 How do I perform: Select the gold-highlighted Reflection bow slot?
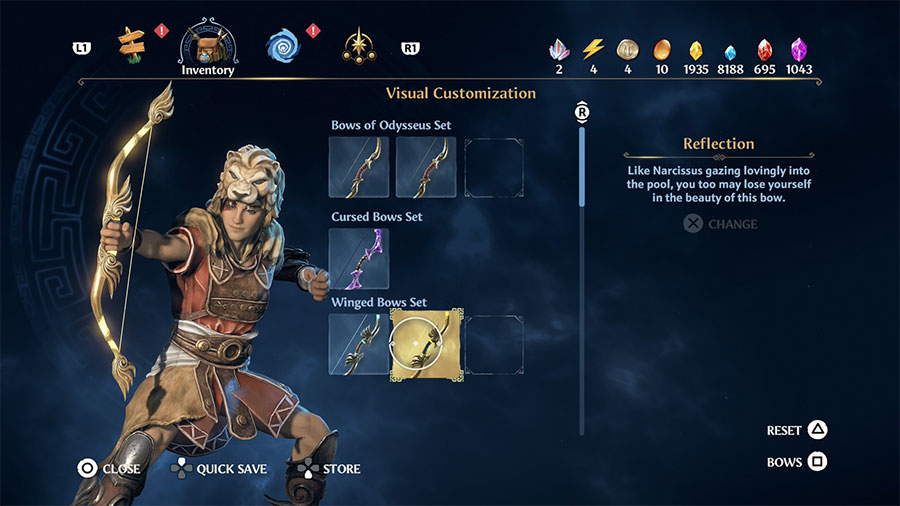[x=426, y=344]
